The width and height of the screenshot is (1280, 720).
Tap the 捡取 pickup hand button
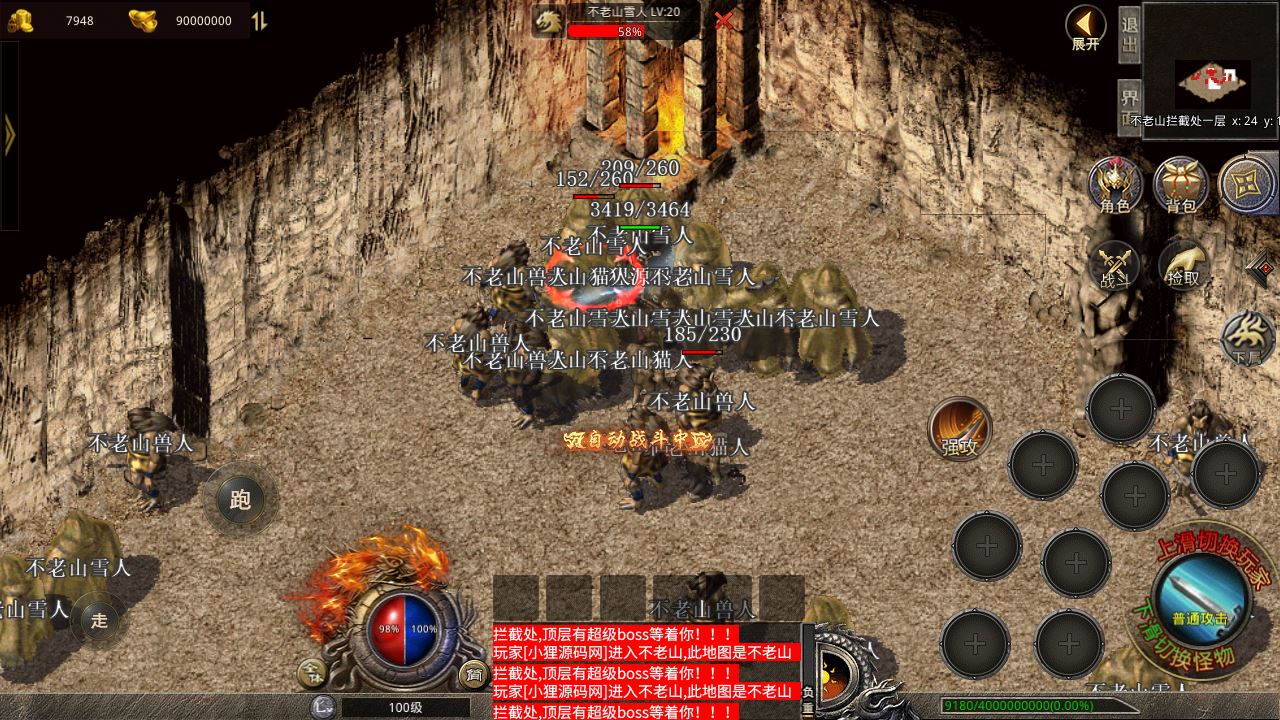tap(1183, 266)
